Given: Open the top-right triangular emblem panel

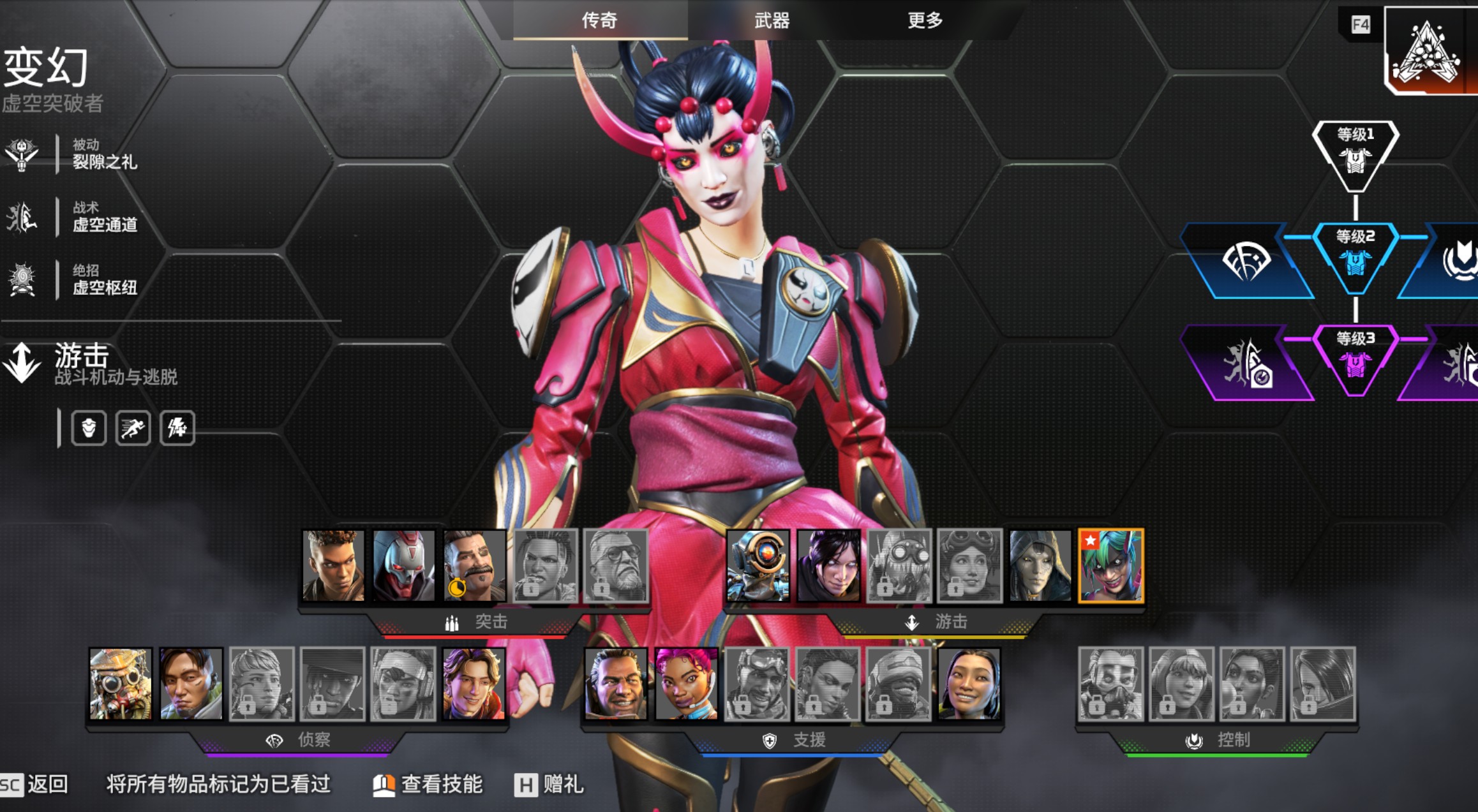Looking at the screenshot, I should (x=1429, y=51).
